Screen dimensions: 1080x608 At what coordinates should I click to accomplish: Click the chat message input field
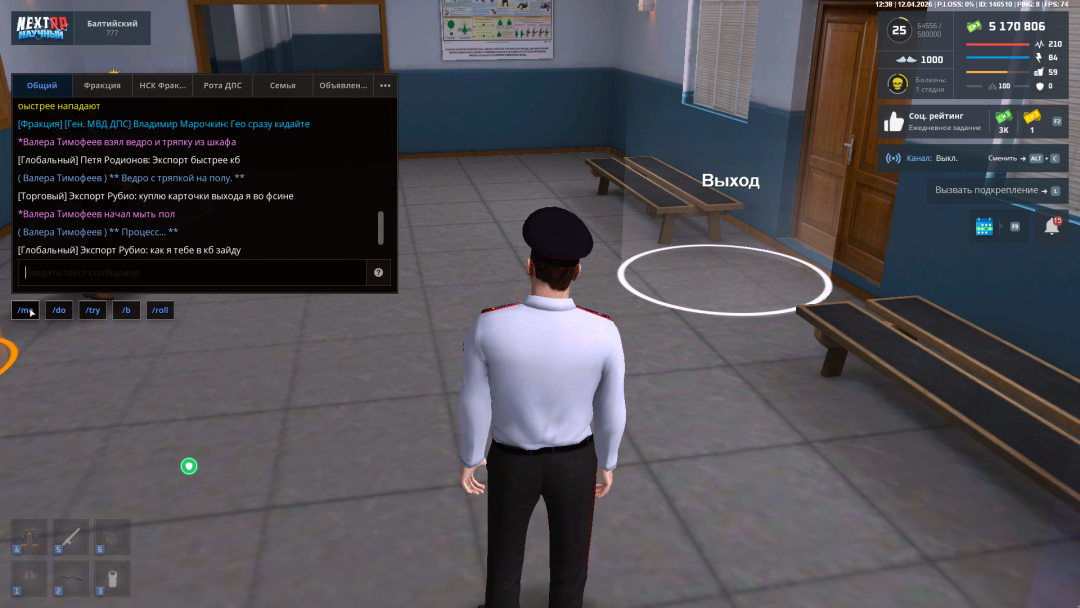point(192,273)
